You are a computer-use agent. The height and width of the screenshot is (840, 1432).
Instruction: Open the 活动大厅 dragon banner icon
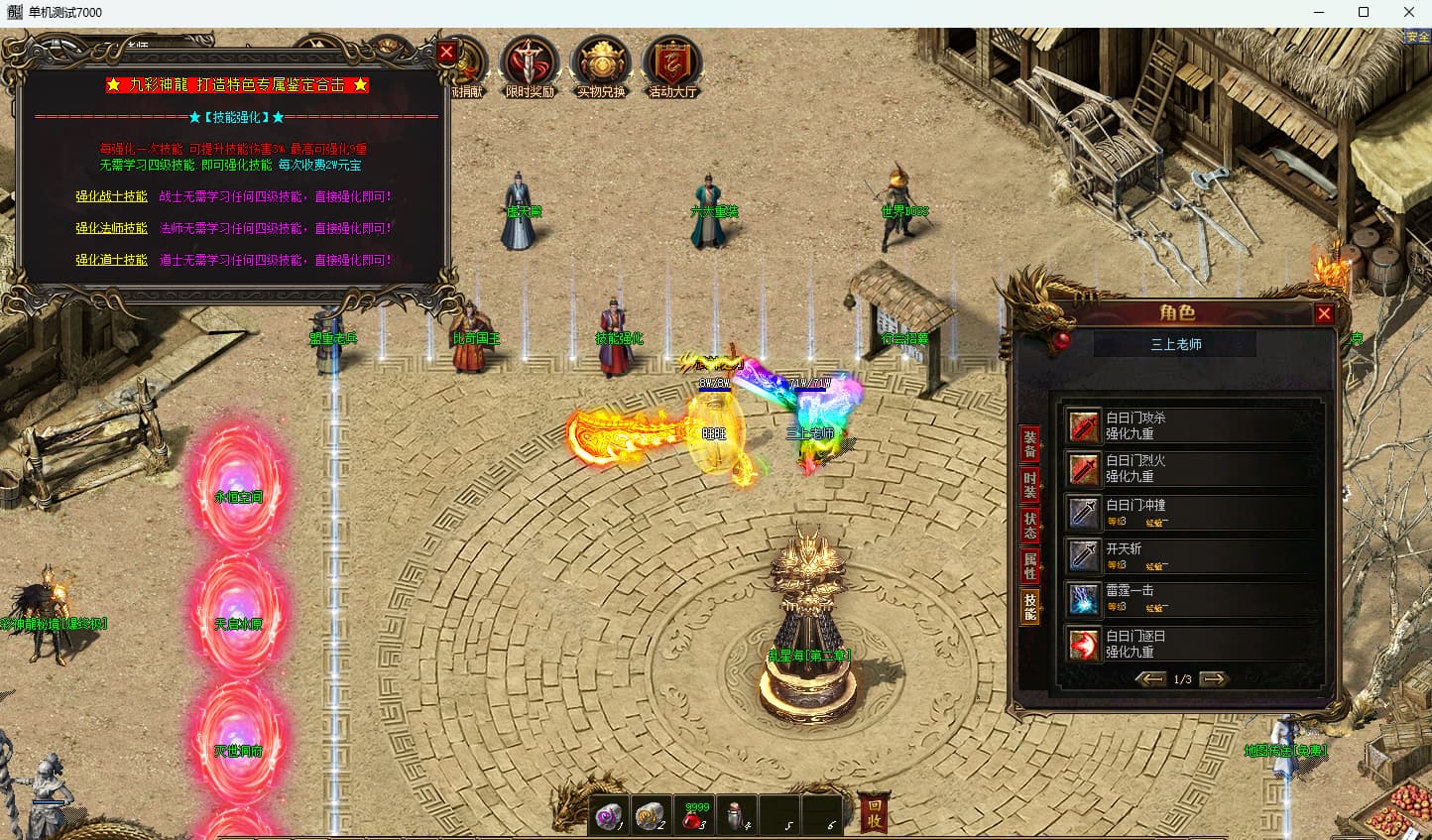coord(672,65)
